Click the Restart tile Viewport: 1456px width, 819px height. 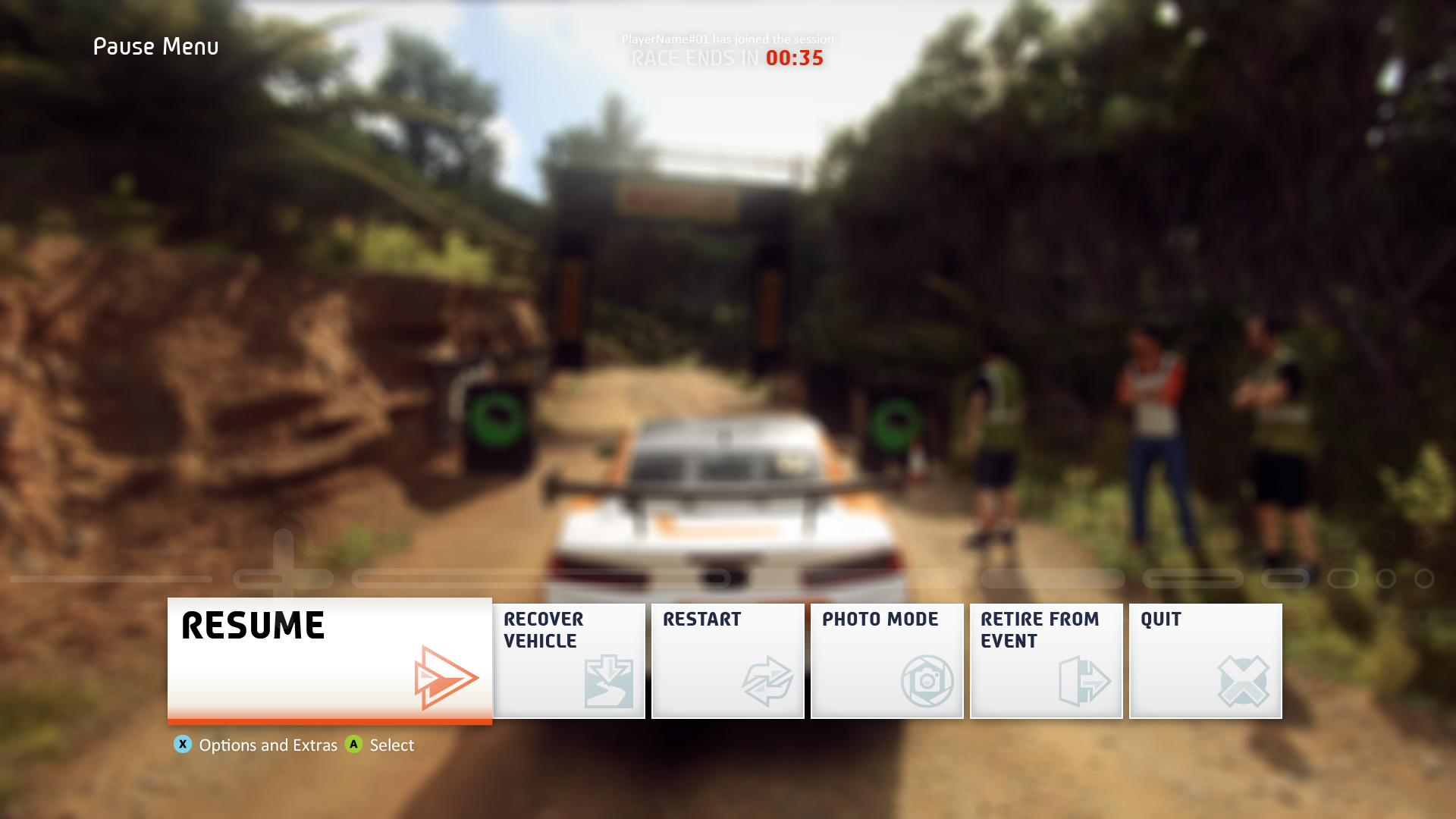[728, 661]
